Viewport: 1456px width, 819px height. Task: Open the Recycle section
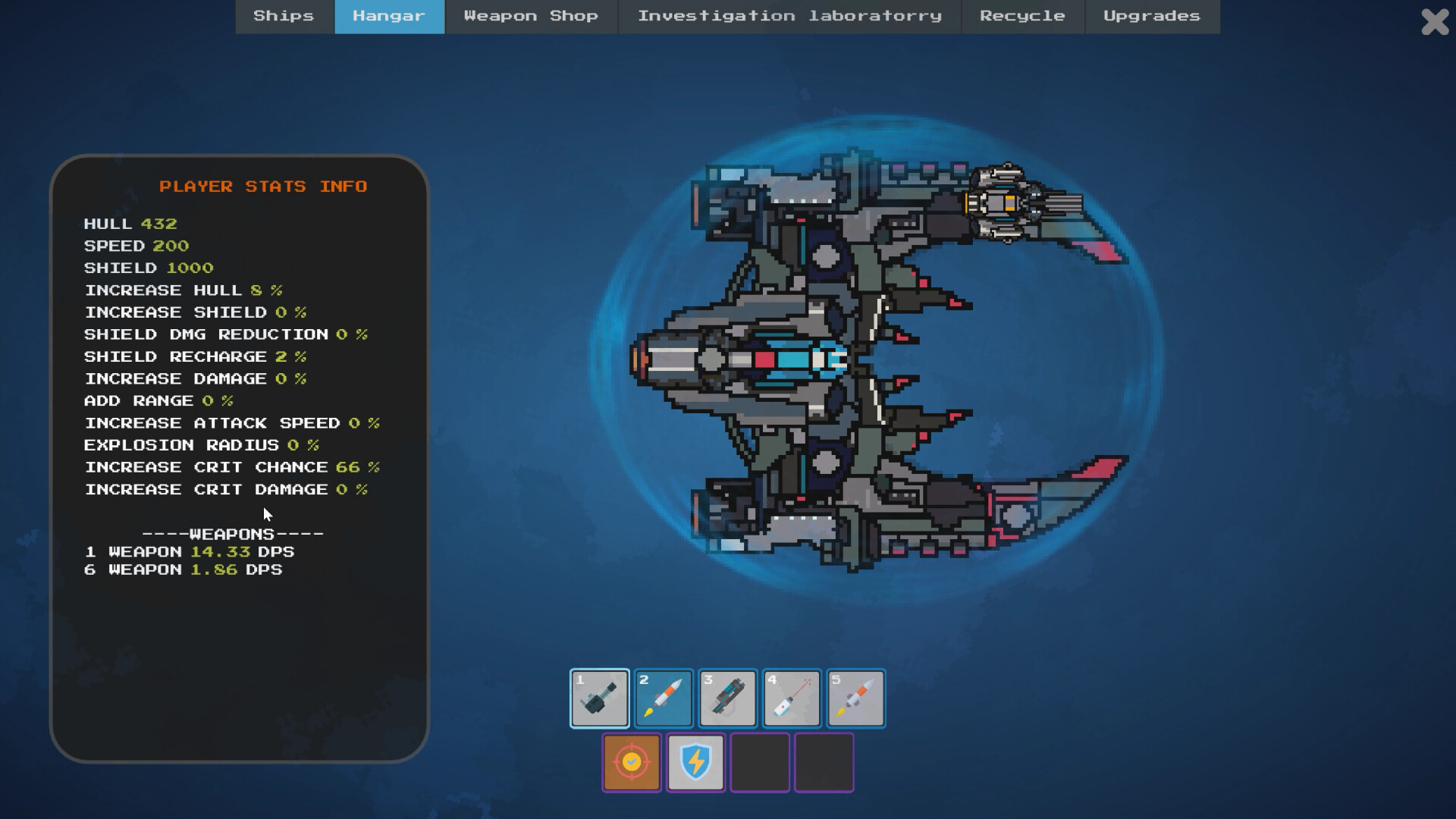click(1023, 16)
